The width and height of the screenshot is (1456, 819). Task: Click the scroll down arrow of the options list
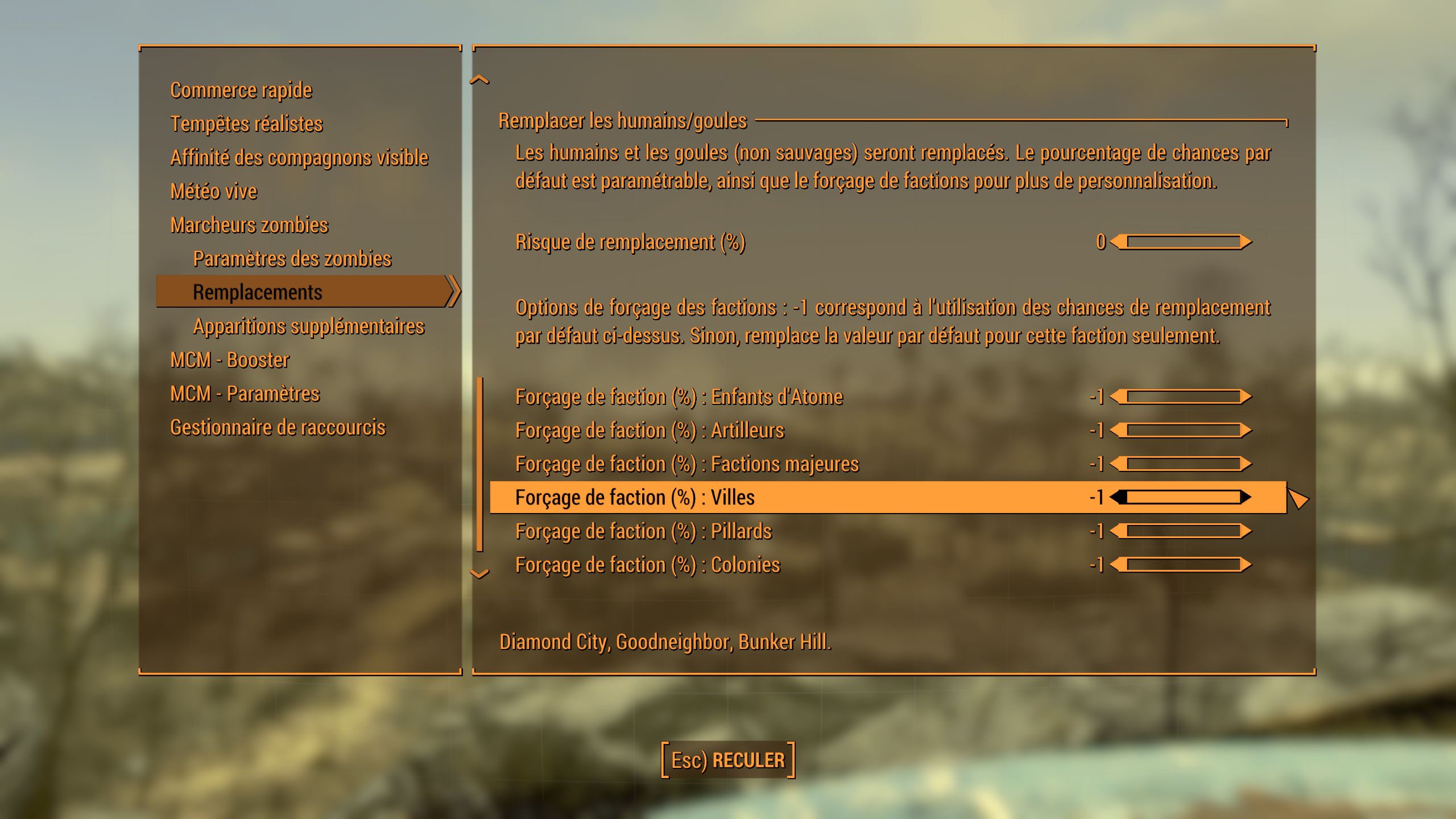[479, 573]
